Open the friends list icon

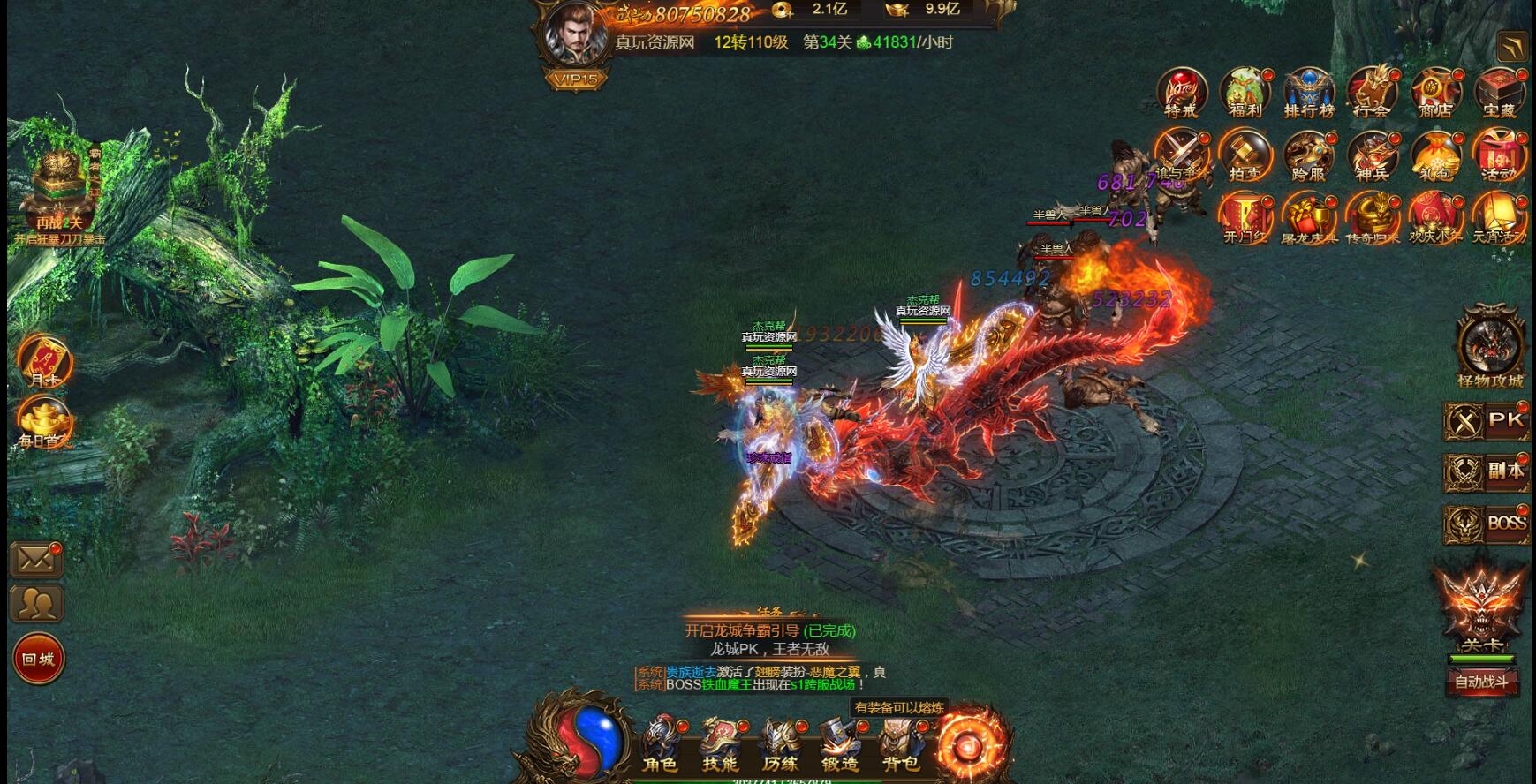pos(36,605)
